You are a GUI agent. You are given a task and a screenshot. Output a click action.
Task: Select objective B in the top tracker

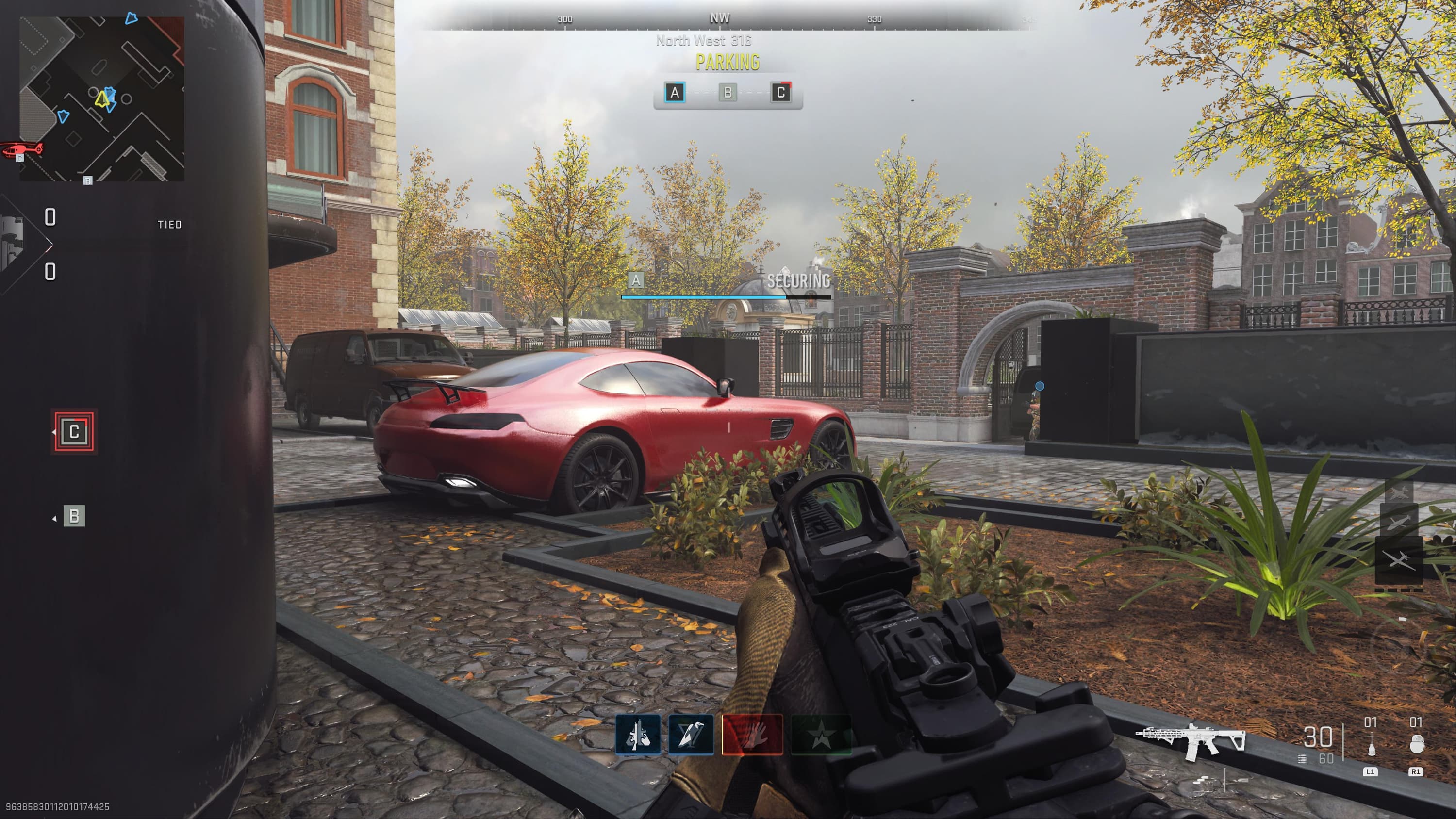728,93
